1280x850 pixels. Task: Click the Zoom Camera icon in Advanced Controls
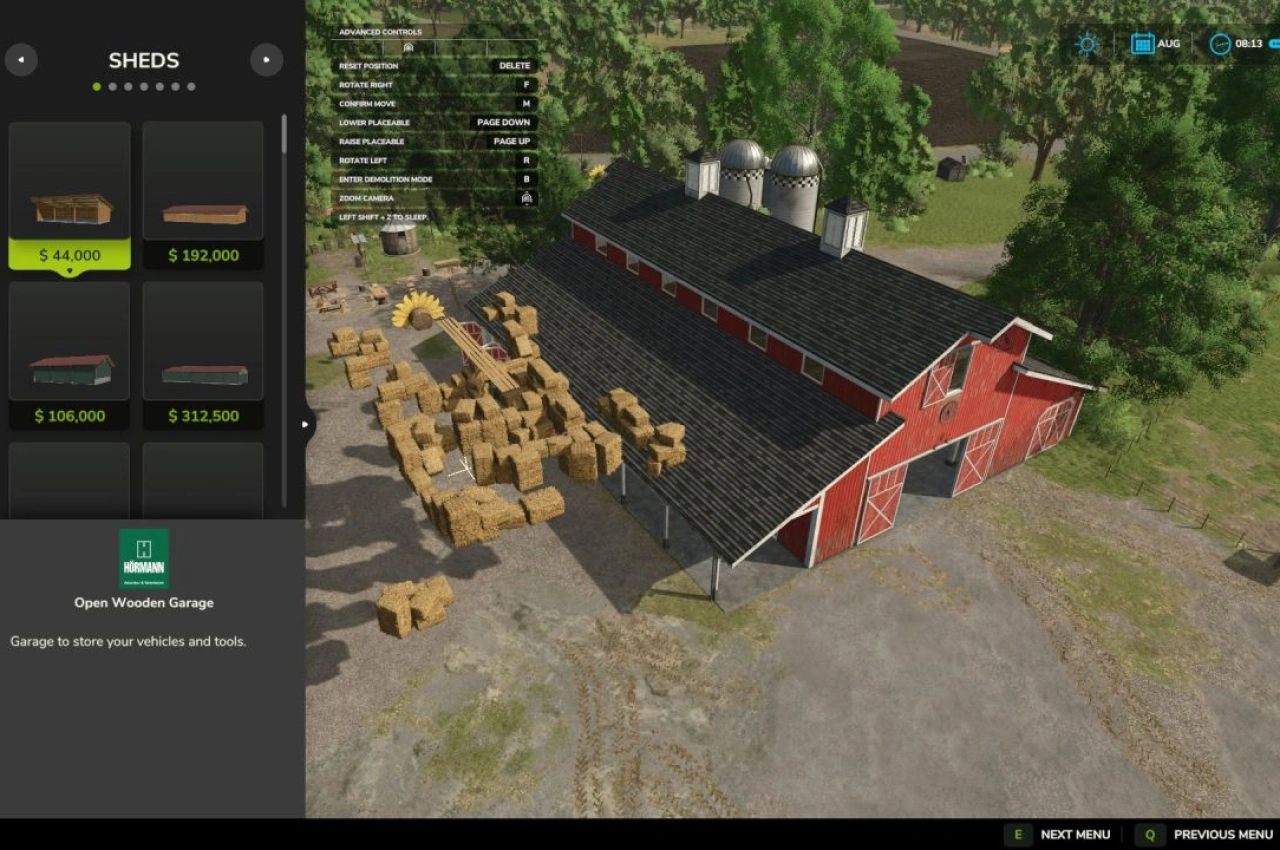click(x=527, y=198)
